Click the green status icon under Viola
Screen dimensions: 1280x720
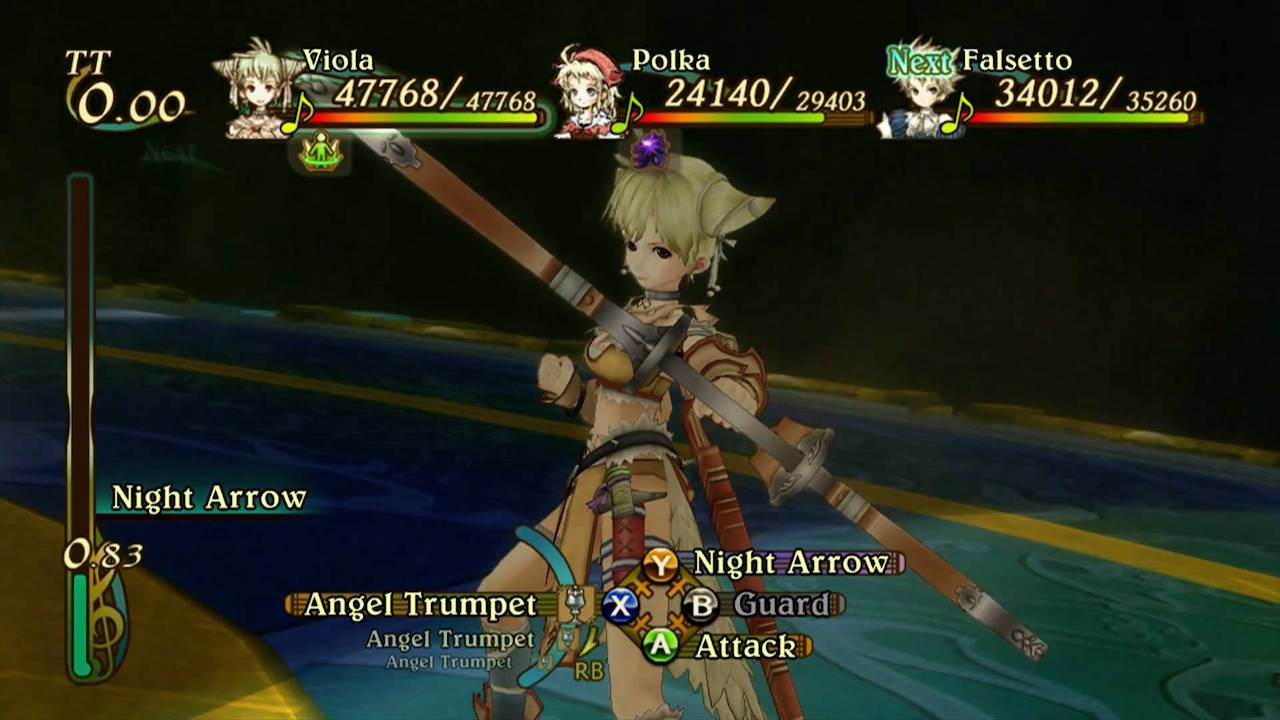coord(321,153)
